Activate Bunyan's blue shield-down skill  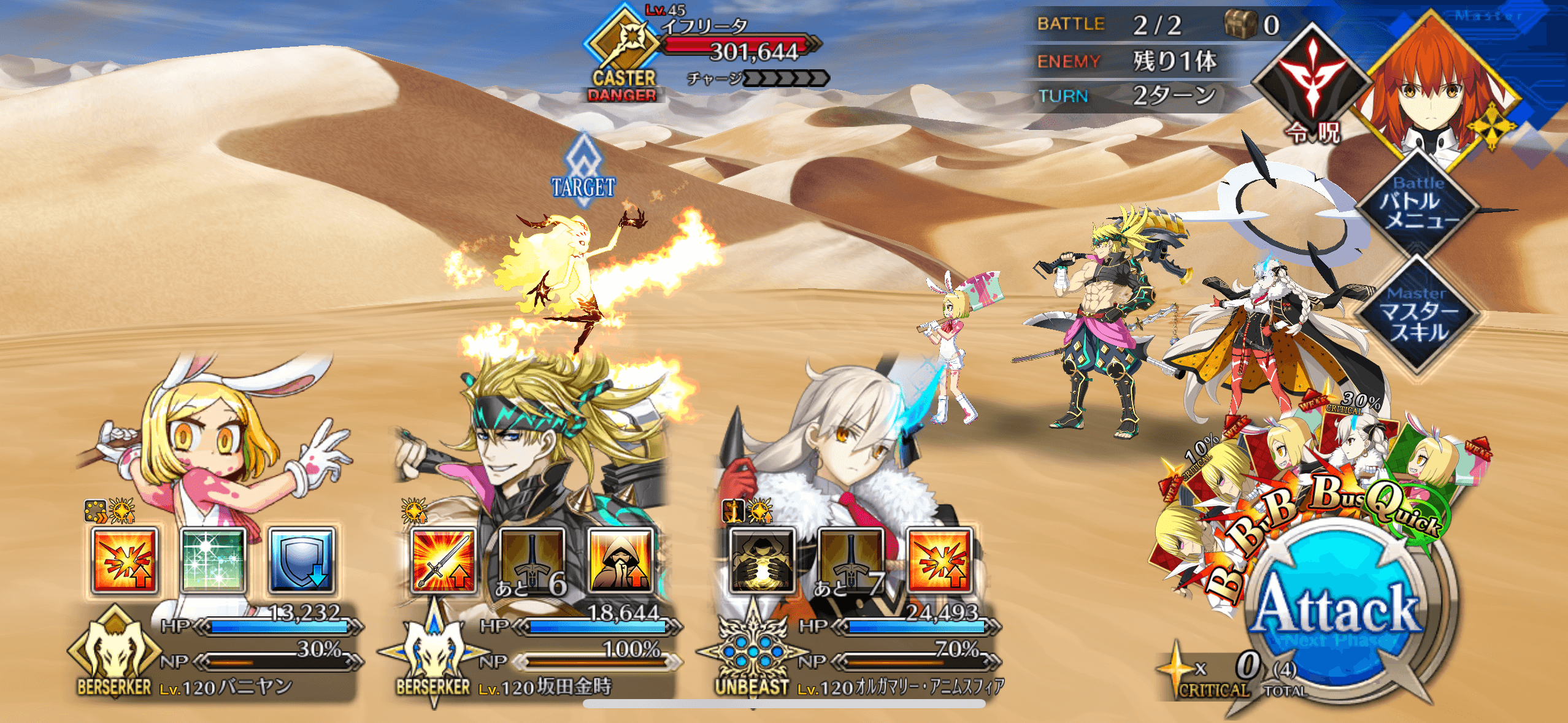302,561
